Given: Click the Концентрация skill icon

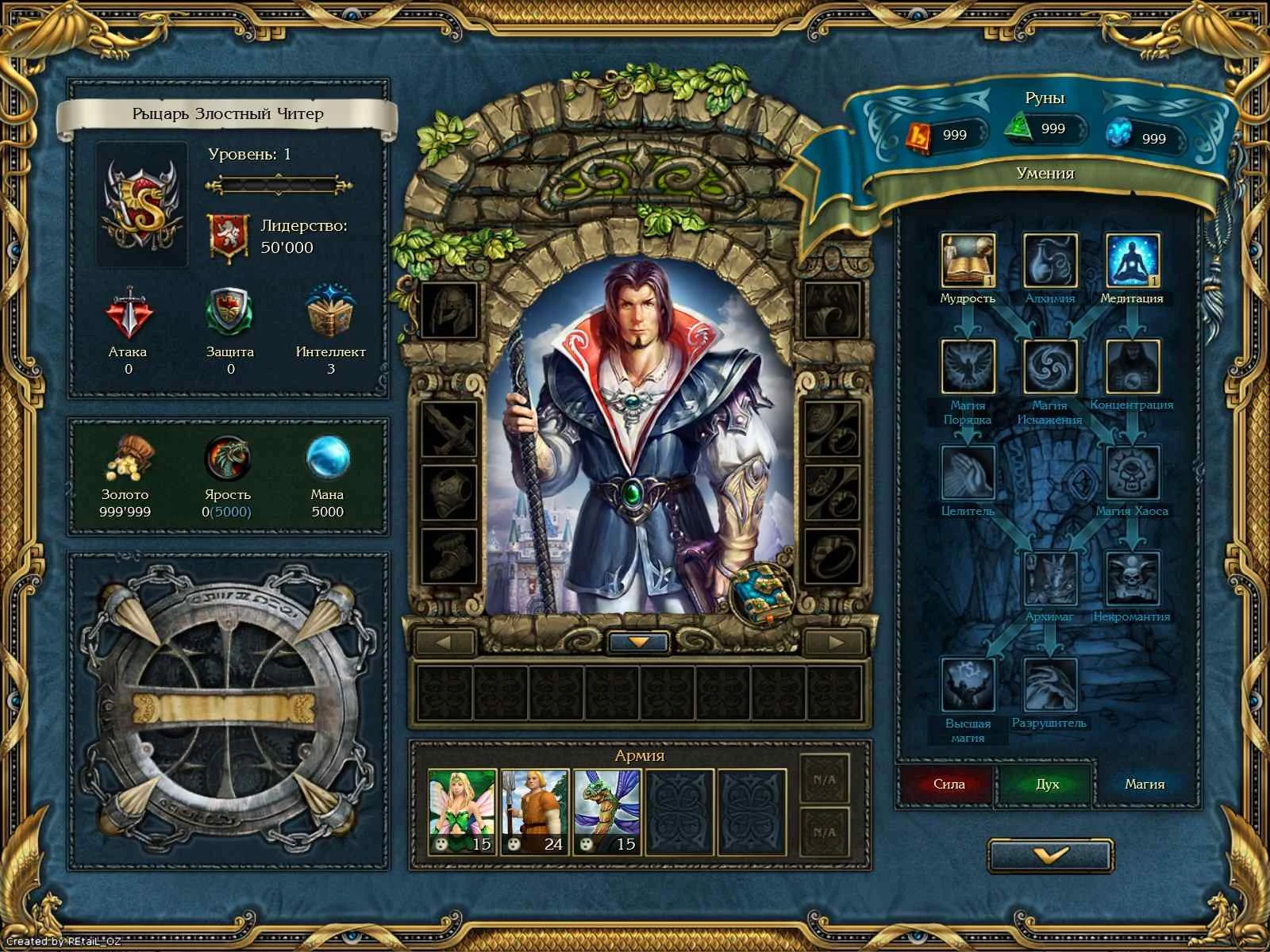Looking at the screenshot, I should click(1133, 367).
